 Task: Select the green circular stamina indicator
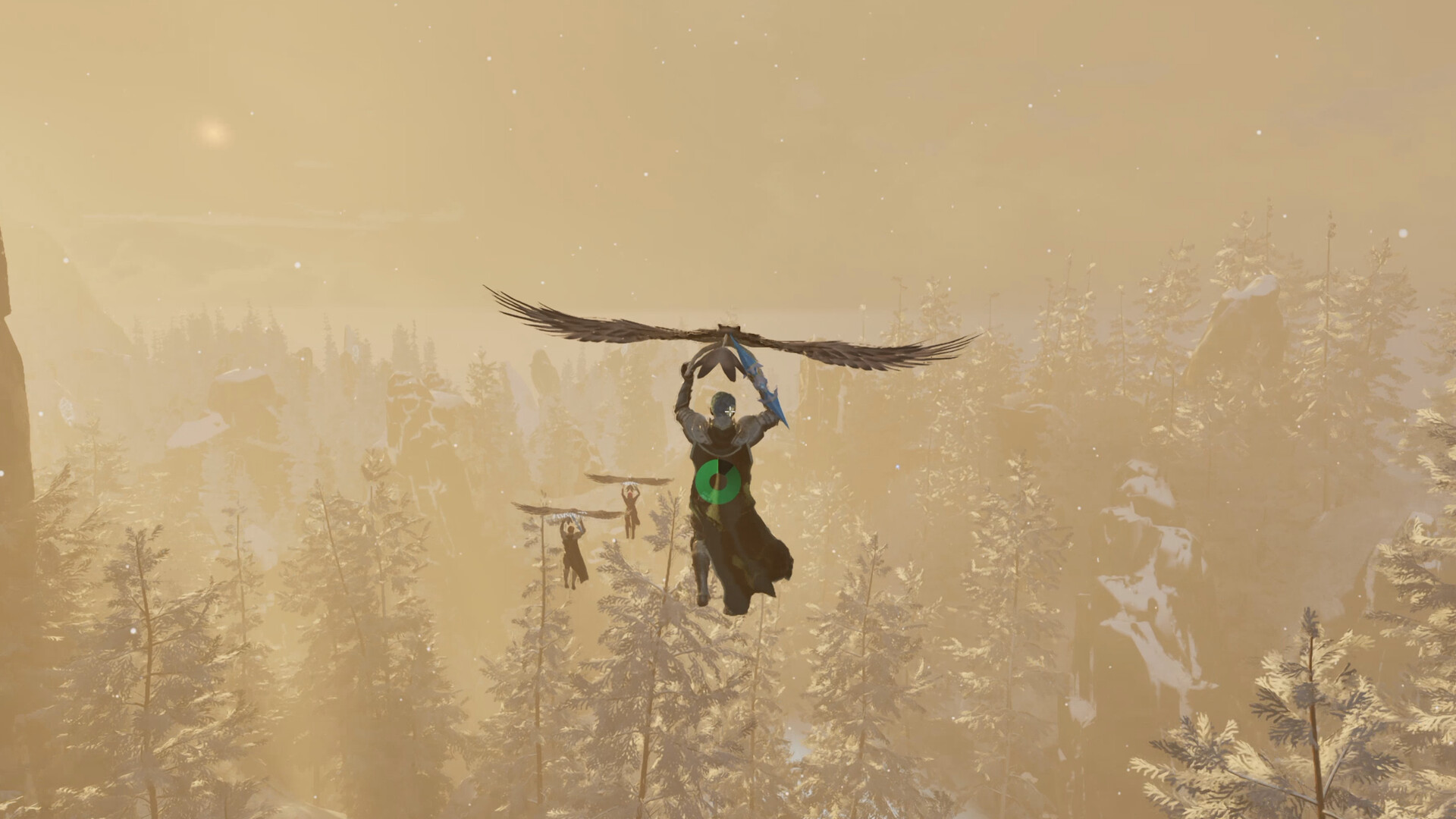(x=718, y=480)
